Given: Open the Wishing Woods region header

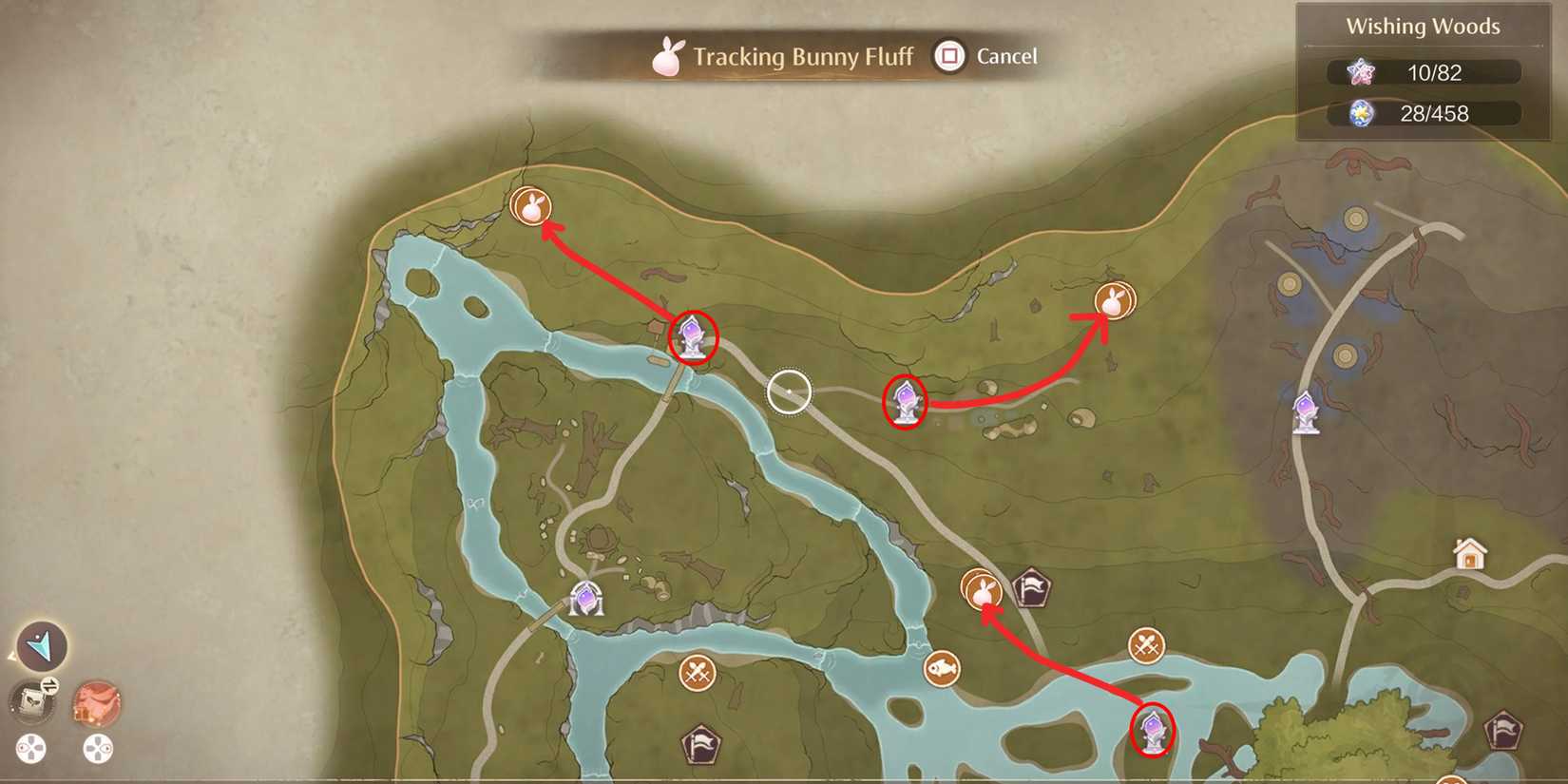Looking at the screenshot, I should 1422,27.
